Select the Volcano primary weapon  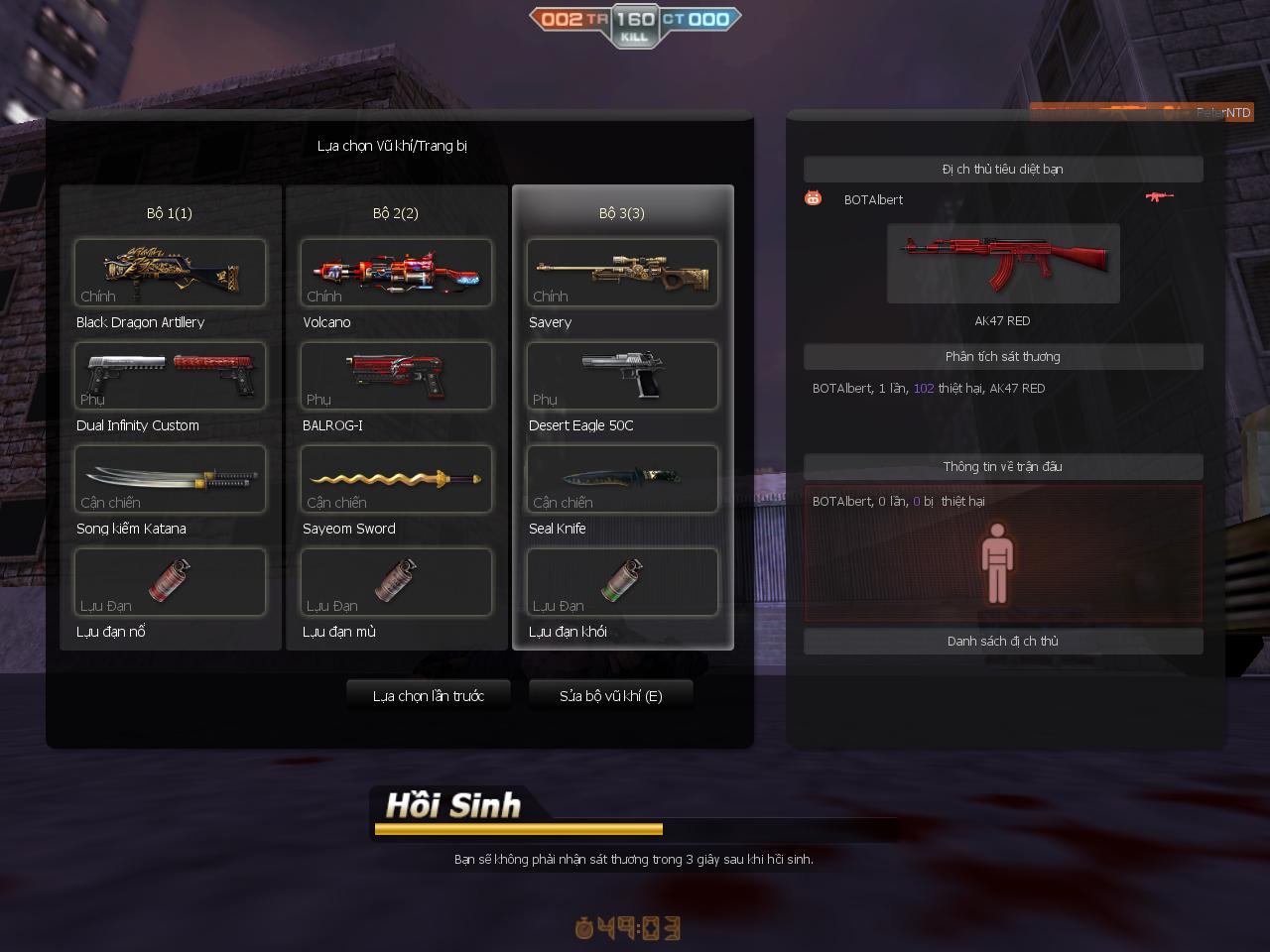tap(396, 273)
